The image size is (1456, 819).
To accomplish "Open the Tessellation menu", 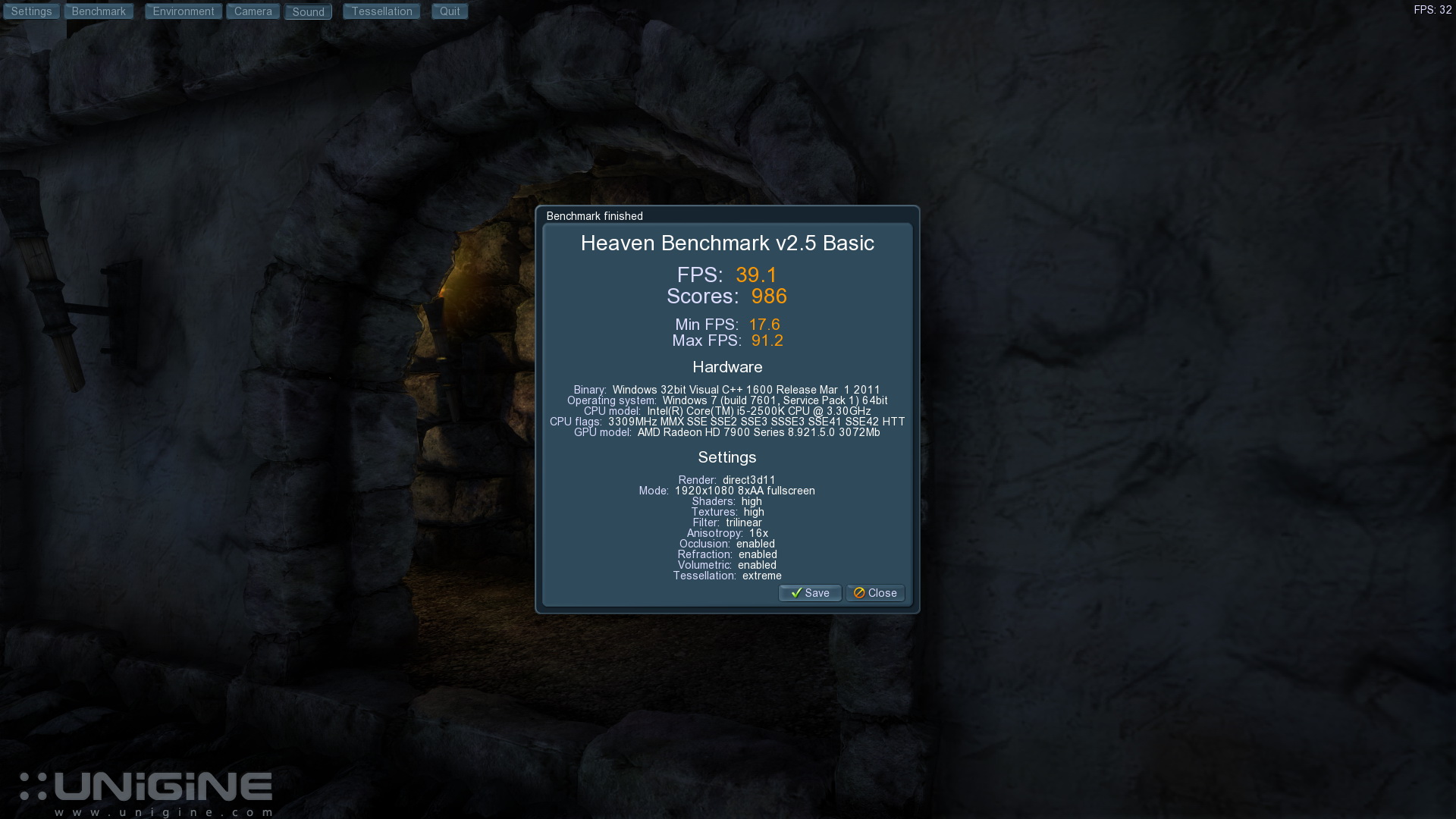I will (x=381, y=11).
